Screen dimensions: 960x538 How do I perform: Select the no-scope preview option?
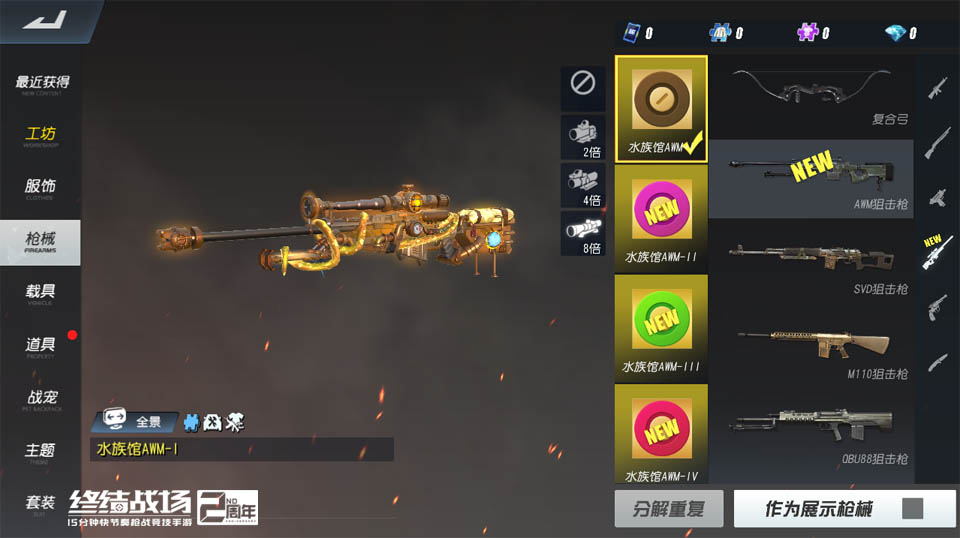click(583, 85)
